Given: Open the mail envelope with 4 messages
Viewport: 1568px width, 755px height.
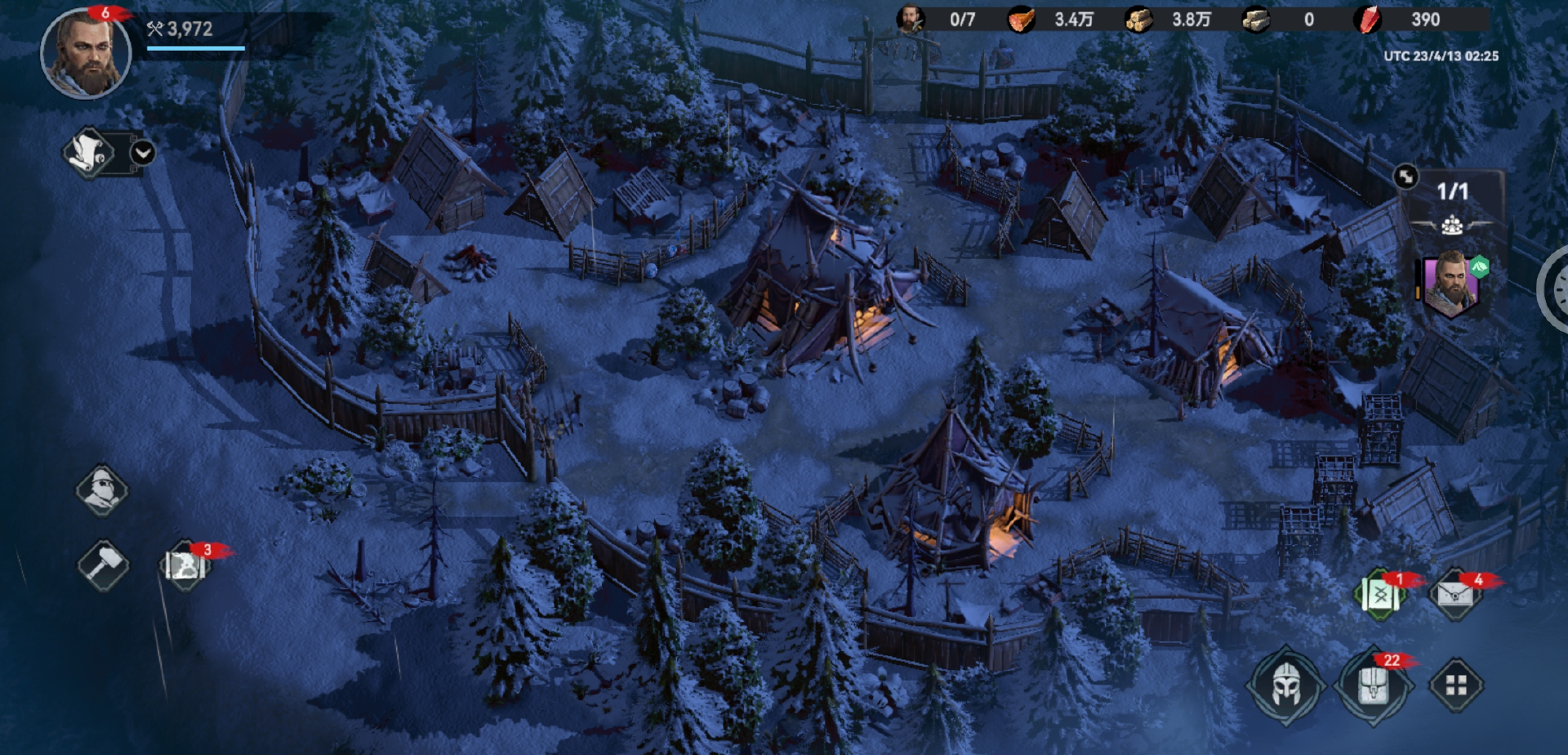Looking at the screenshot, I should [1455, 595].
